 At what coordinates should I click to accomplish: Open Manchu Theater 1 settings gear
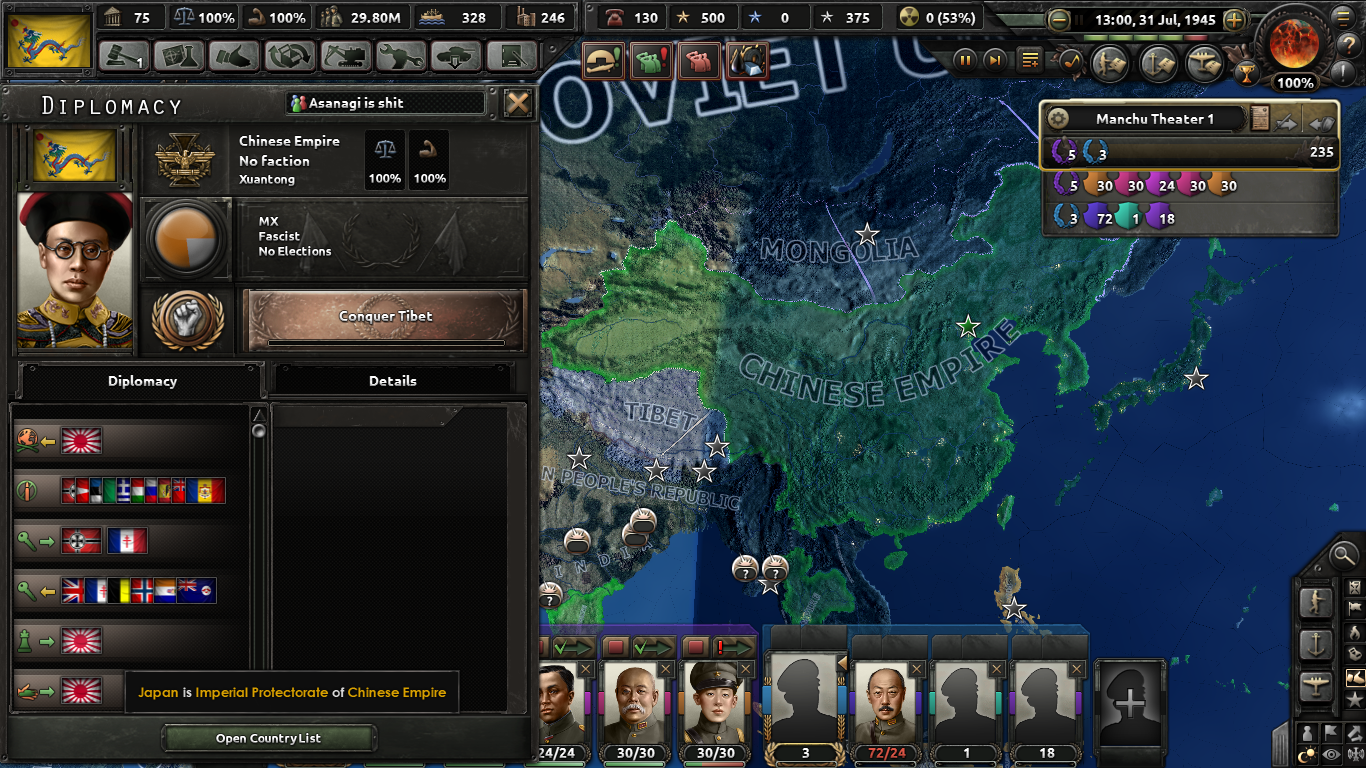pyautogui.click(x=1057, y=117)
